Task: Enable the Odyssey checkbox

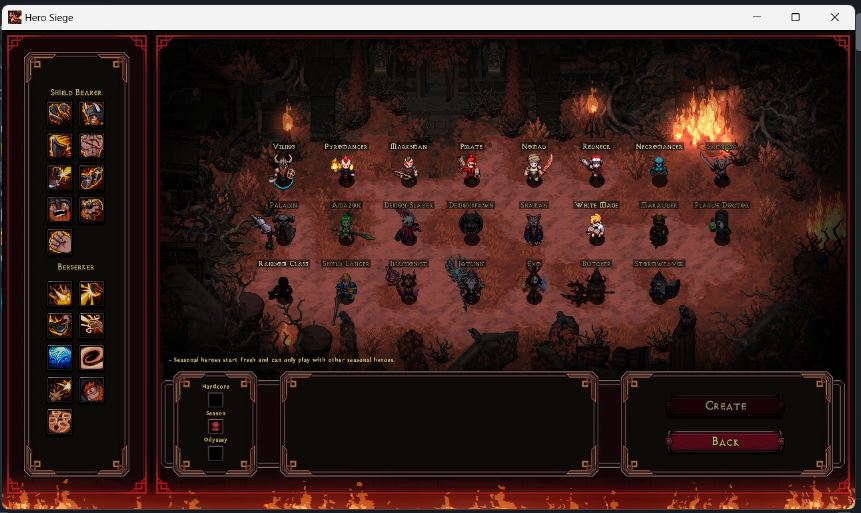Action: point(215,453)
